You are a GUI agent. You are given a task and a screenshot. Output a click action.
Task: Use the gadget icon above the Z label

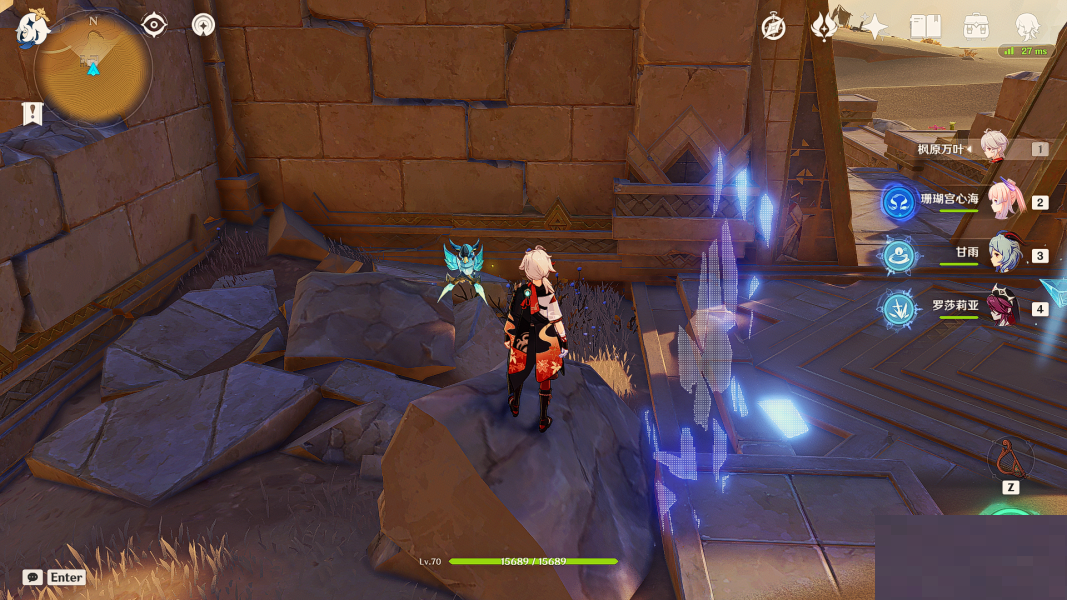click(1009, 458)
